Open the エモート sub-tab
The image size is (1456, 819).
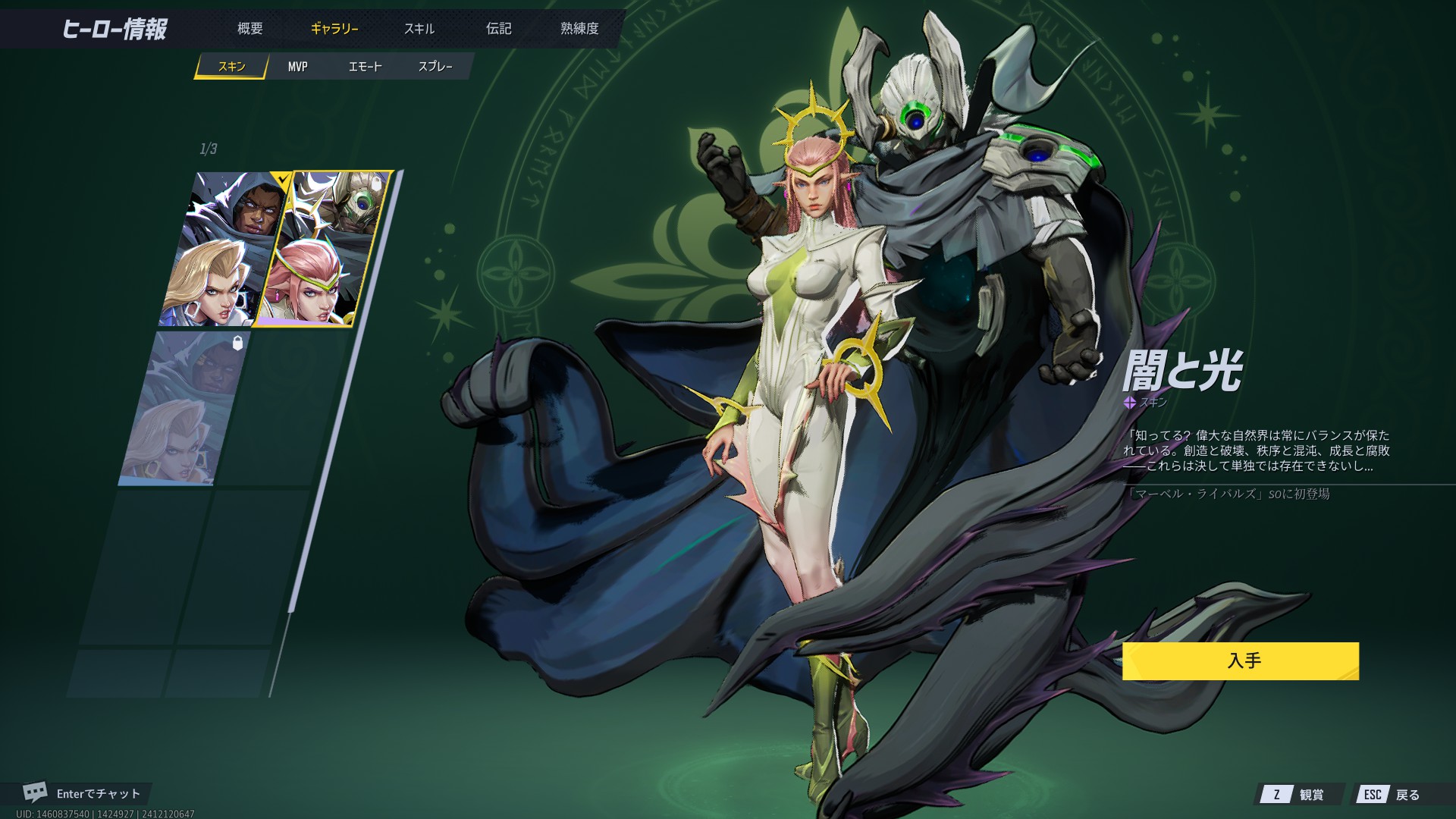pos(365,67)
